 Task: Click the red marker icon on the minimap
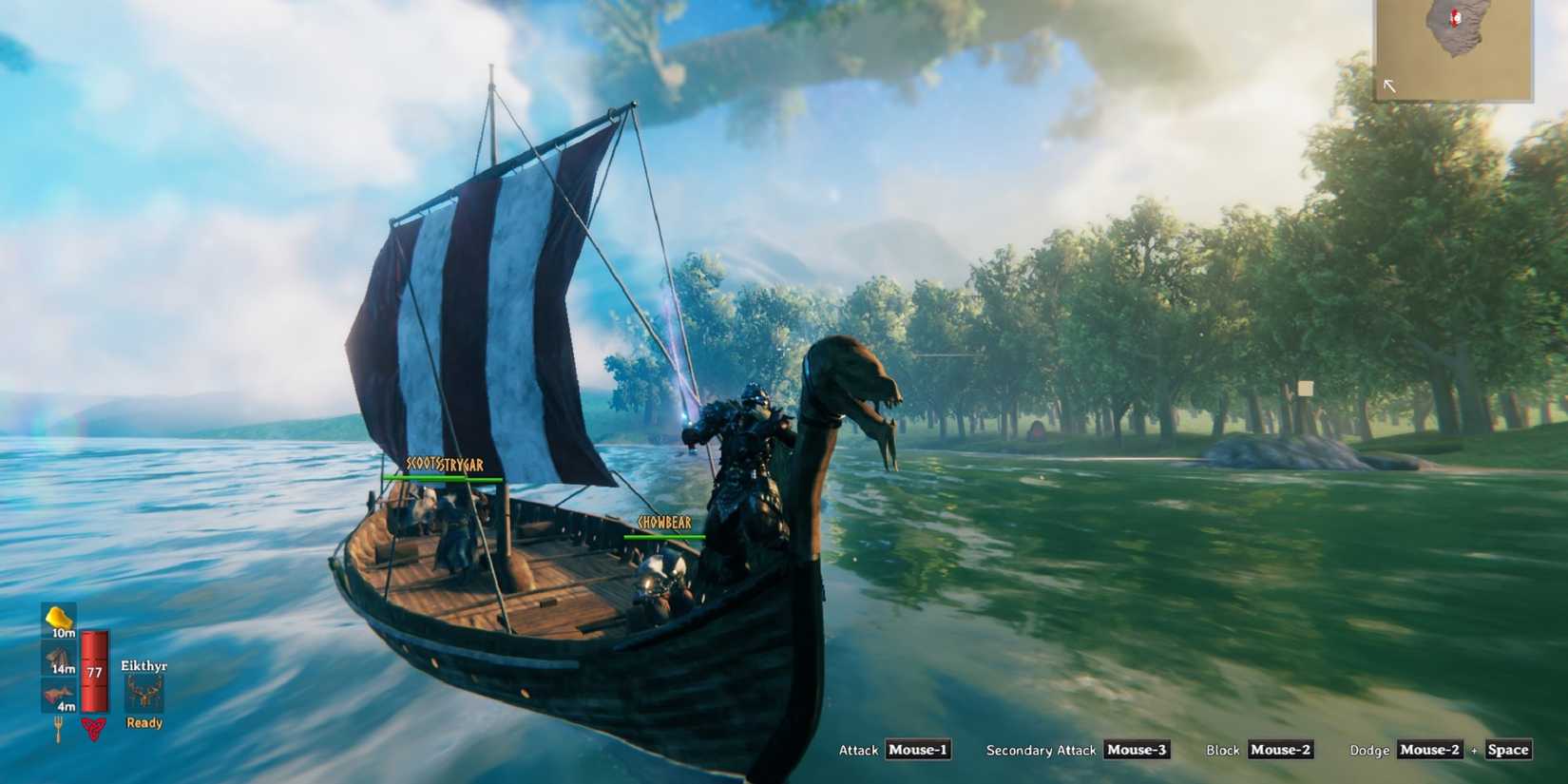coord(1455,17)
